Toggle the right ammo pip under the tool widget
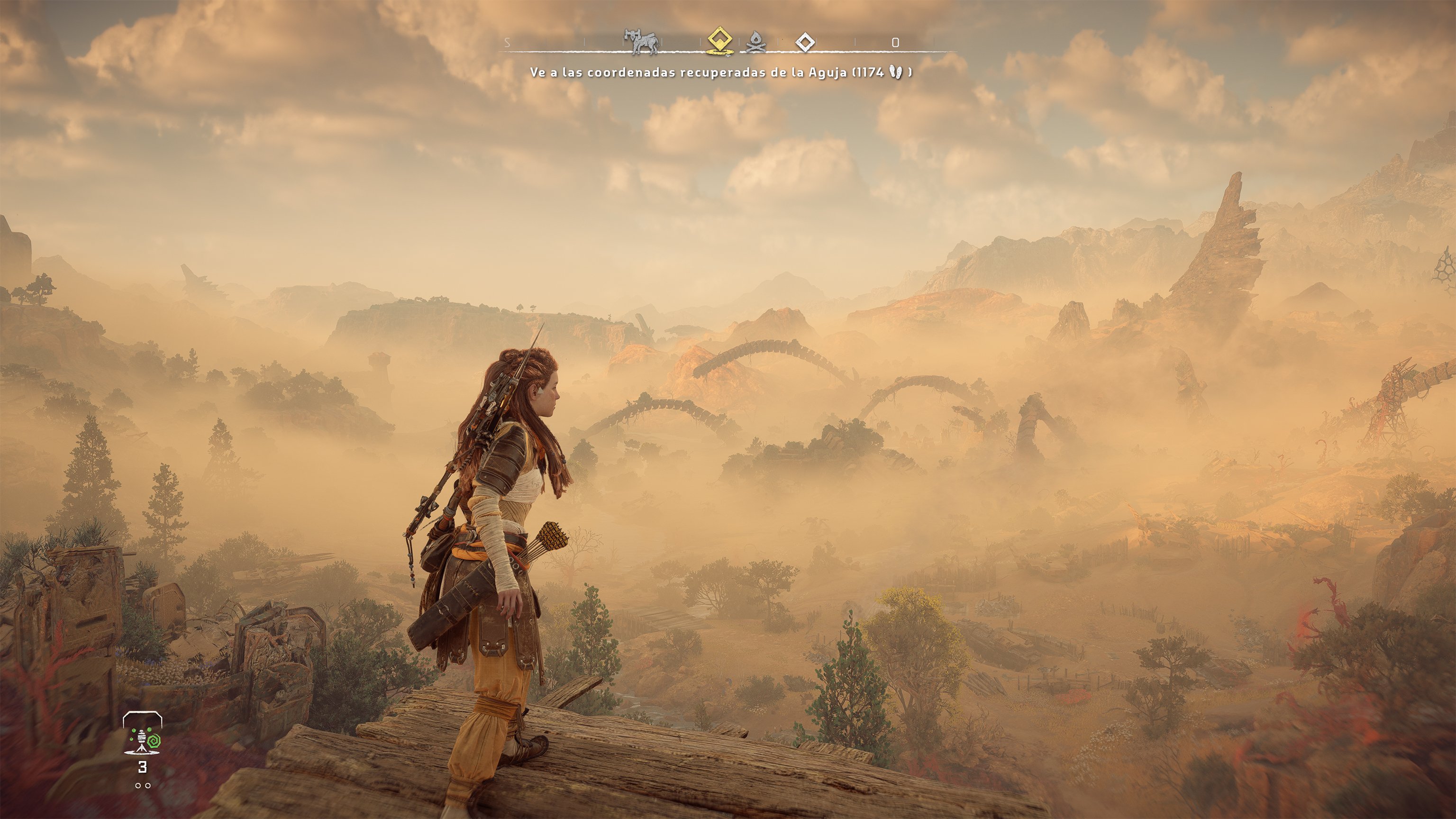This screenshot has height=819, width=1456. pos(148,786)
